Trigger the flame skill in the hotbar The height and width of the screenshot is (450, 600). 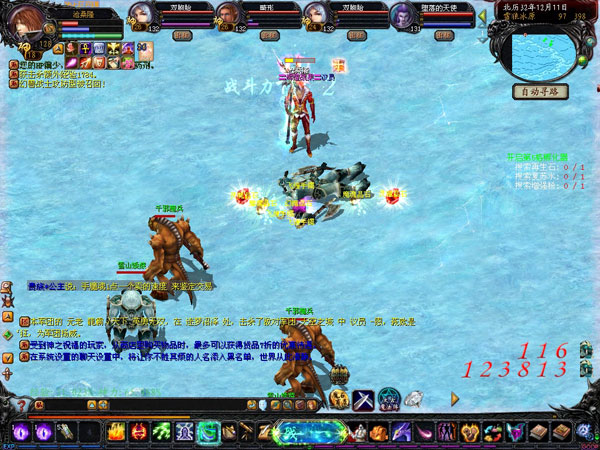coord(116,432)
